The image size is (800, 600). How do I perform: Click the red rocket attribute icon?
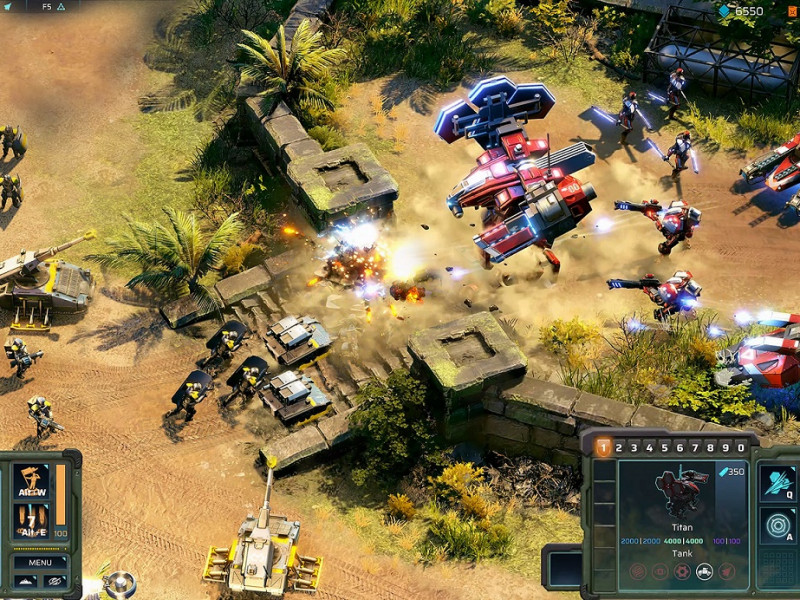pyautogui.click(x=727, y=571)
